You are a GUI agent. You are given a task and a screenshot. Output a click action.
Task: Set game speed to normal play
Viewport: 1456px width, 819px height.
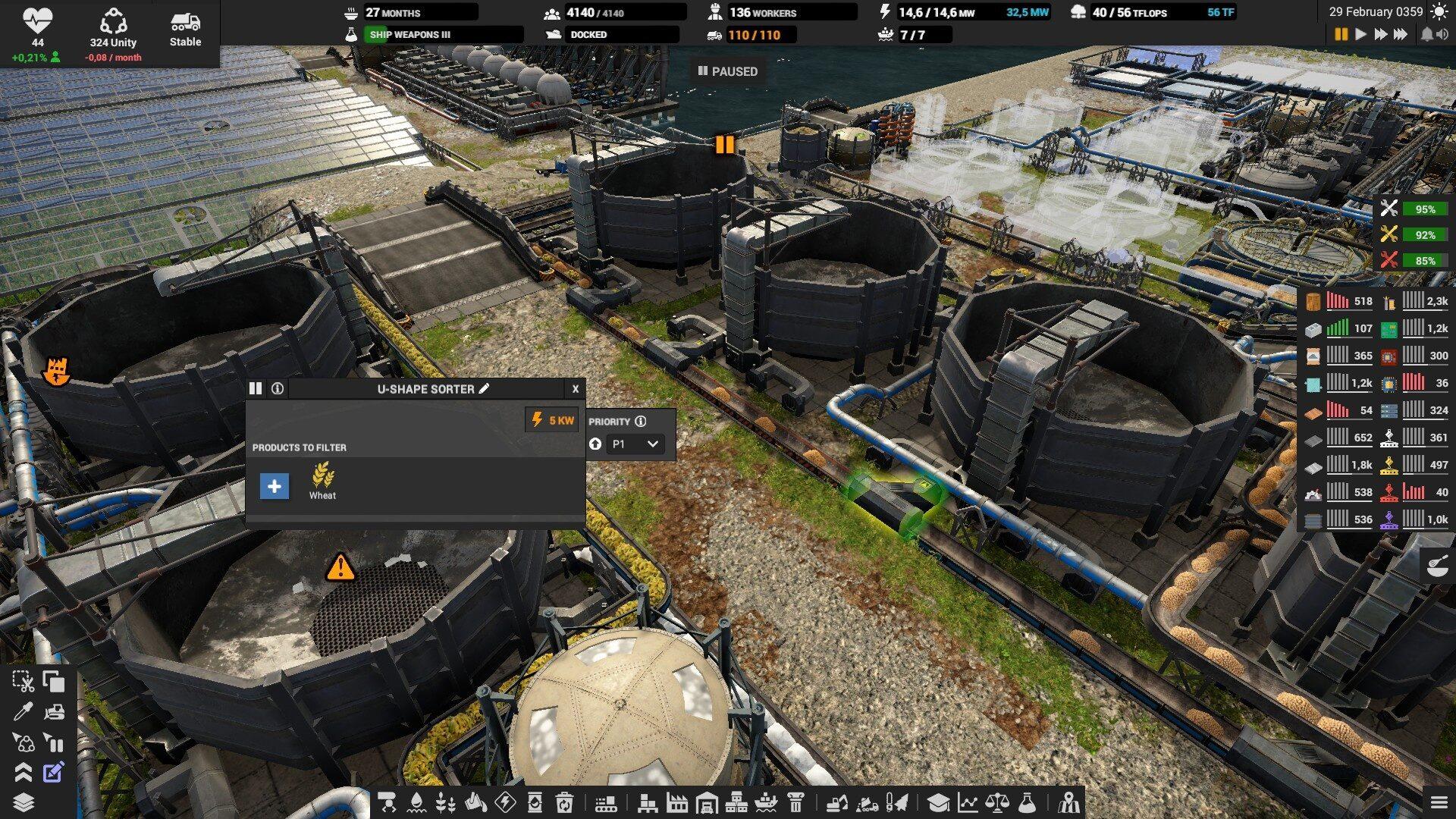point(1361,34)
